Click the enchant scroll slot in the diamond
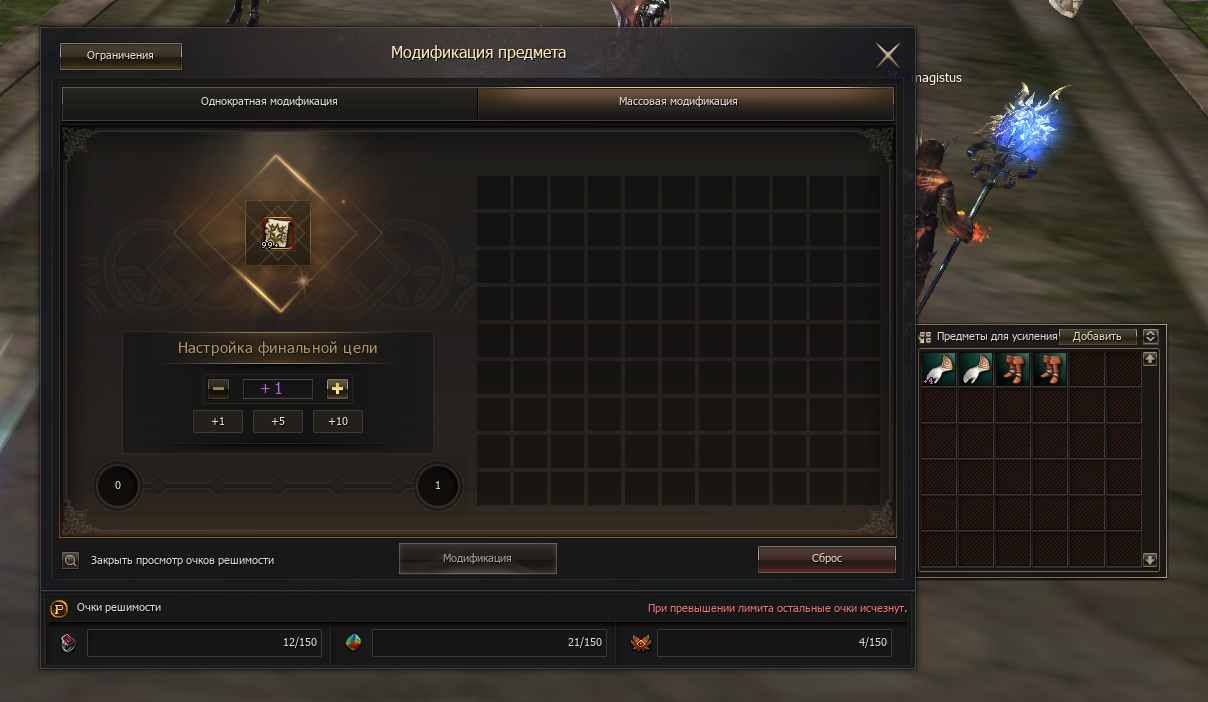1208x702 pixels. point(277,233)
